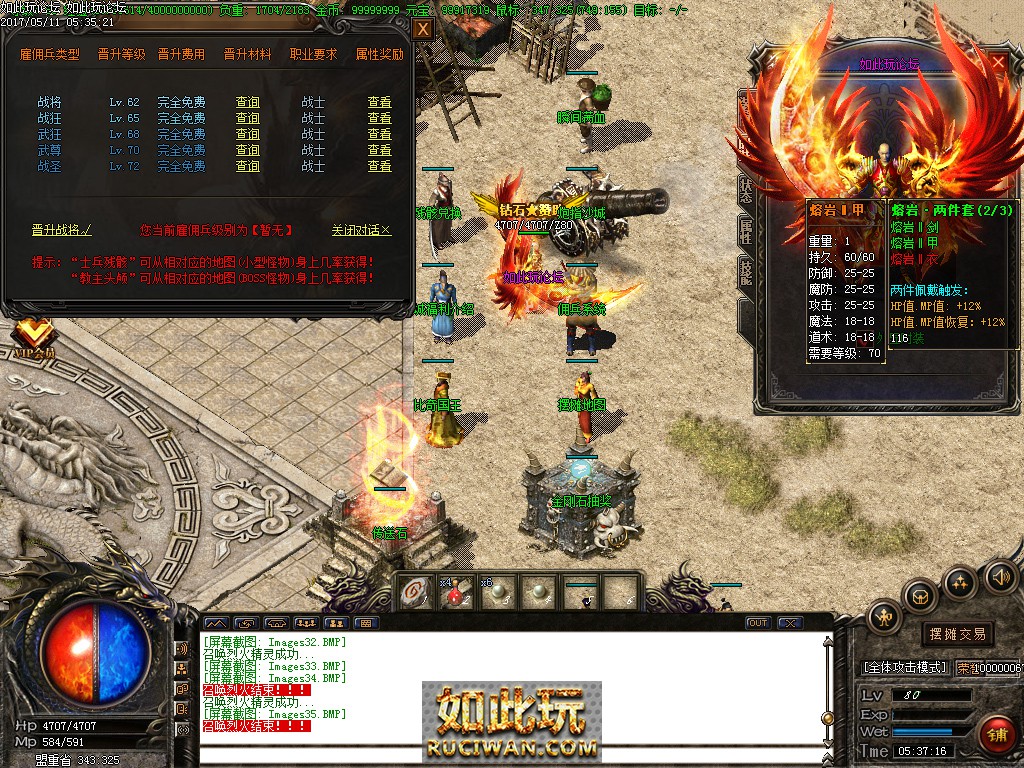
Task: Close the chat window with X button
Action: (790, 623)
